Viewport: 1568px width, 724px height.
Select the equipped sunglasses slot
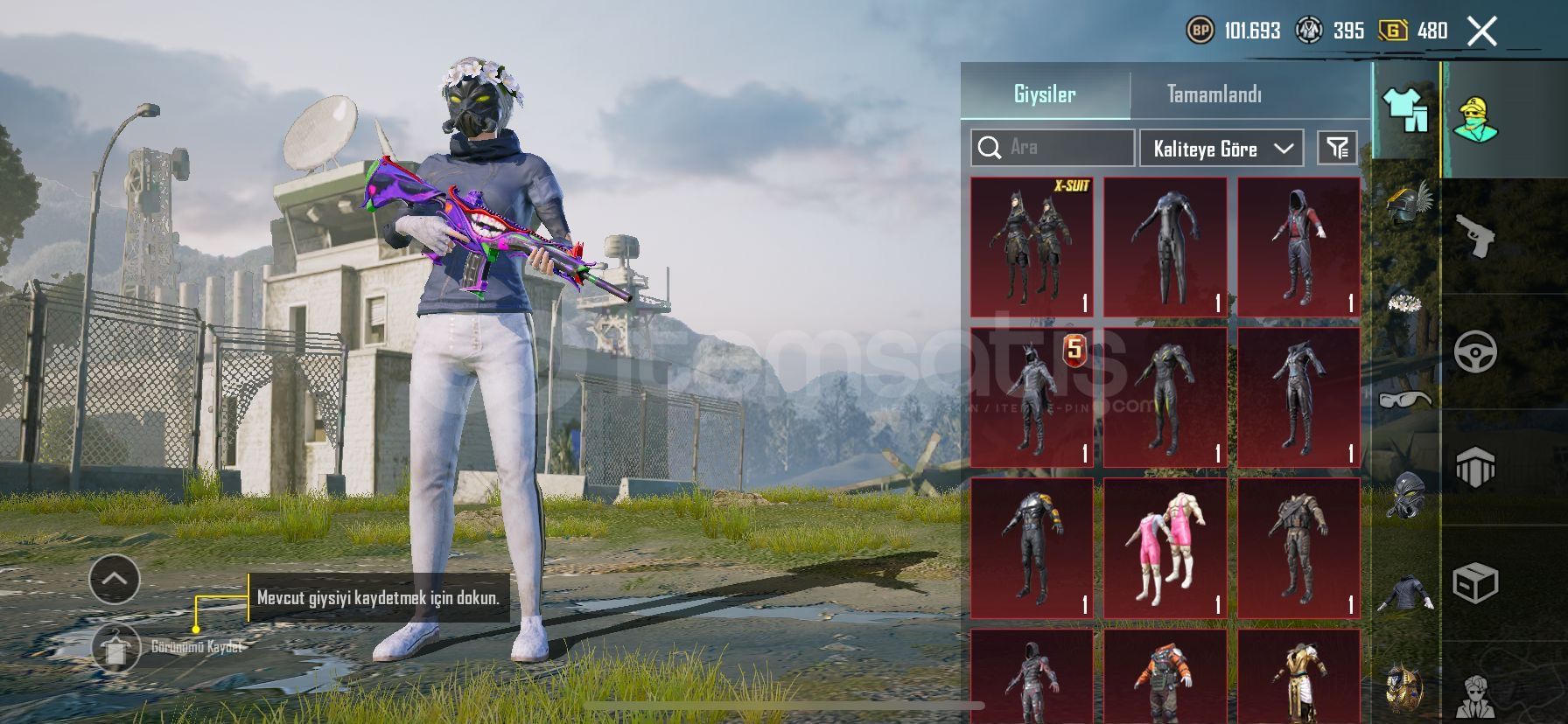click(1405, 400)
